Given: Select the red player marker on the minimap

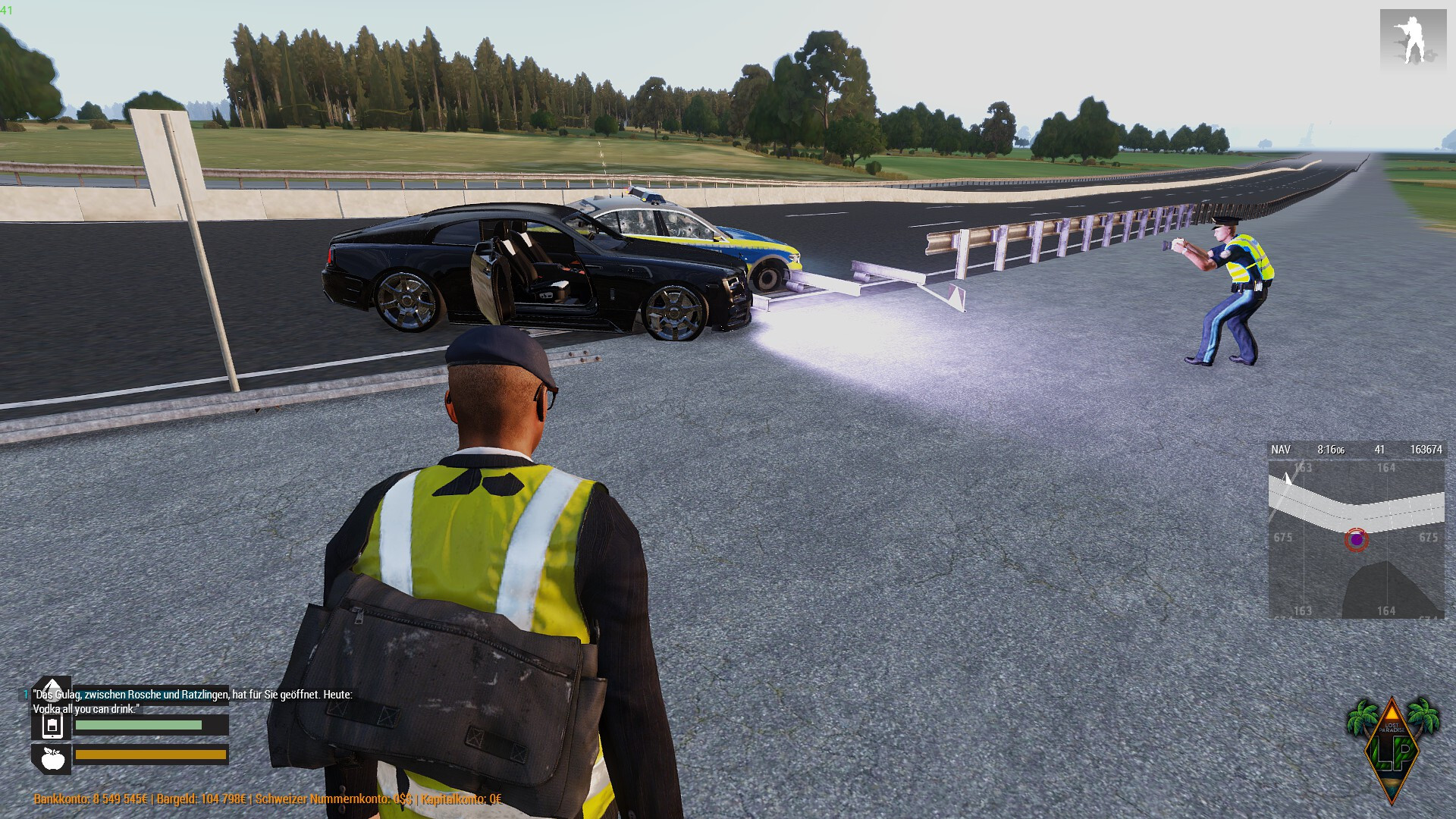Looking at the screenshot, I should pyautogui.click(x=1356, y=540).
